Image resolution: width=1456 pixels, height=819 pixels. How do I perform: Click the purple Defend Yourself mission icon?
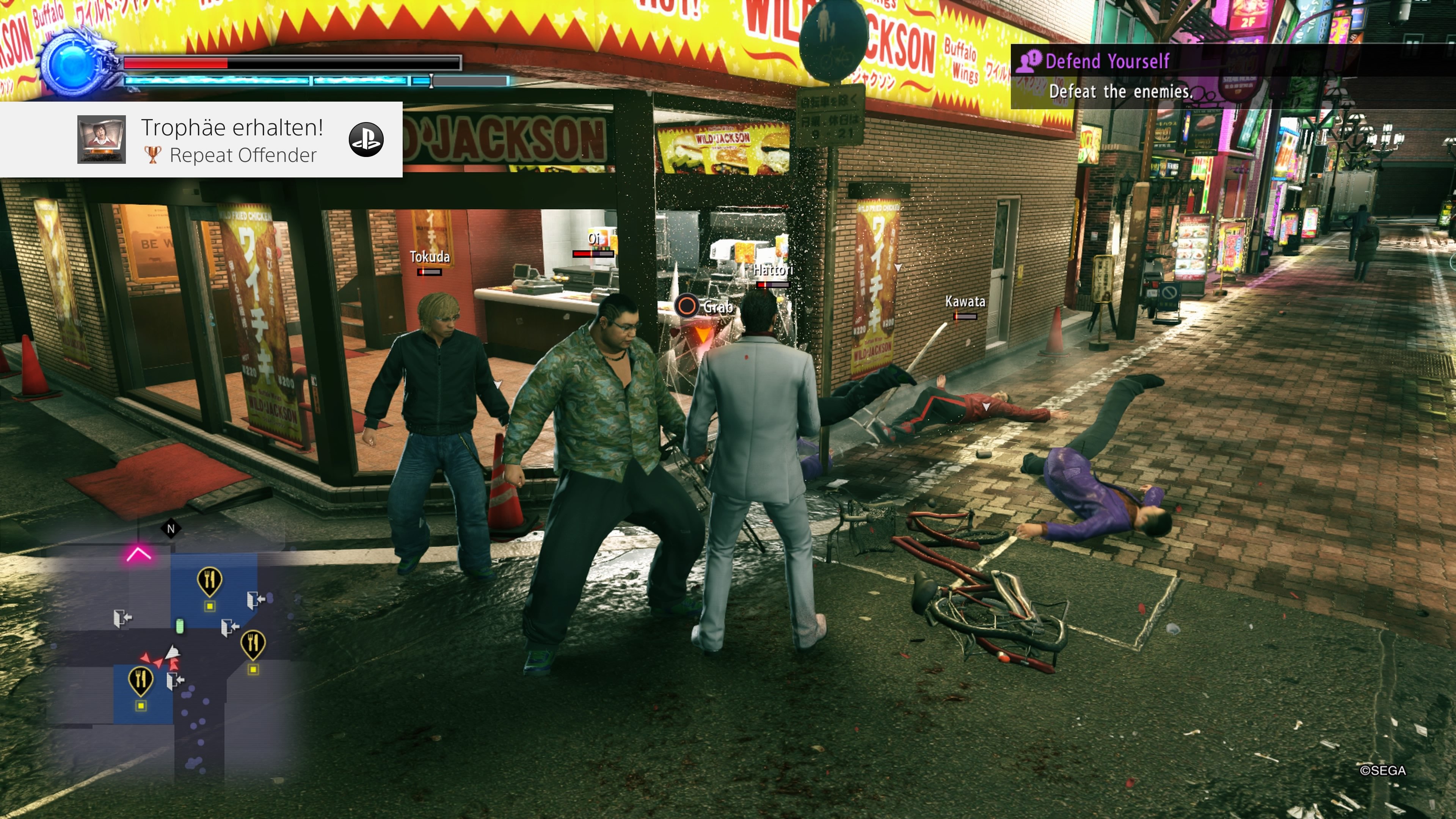coord(1029,61)
